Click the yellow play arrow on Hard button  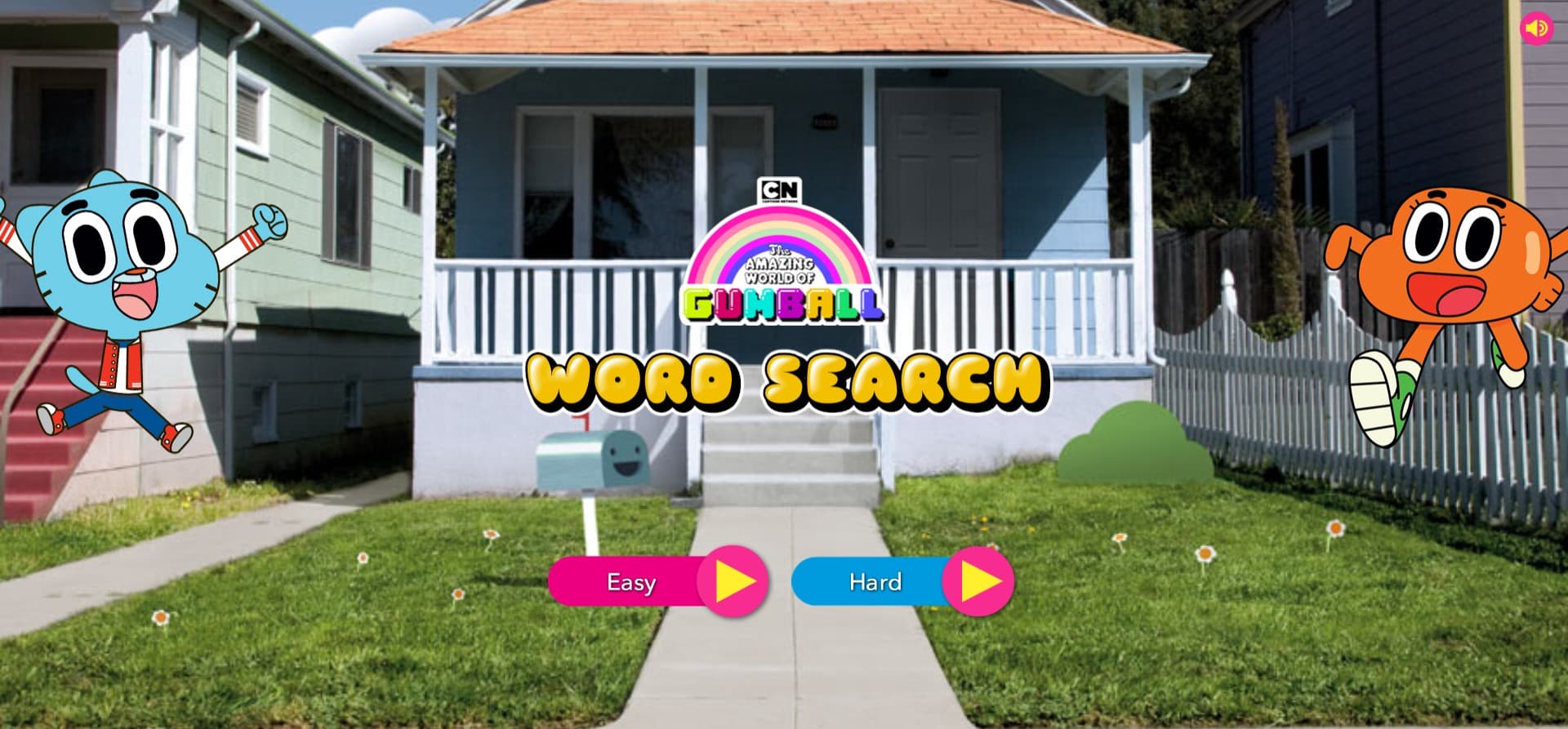pos(977,582)
